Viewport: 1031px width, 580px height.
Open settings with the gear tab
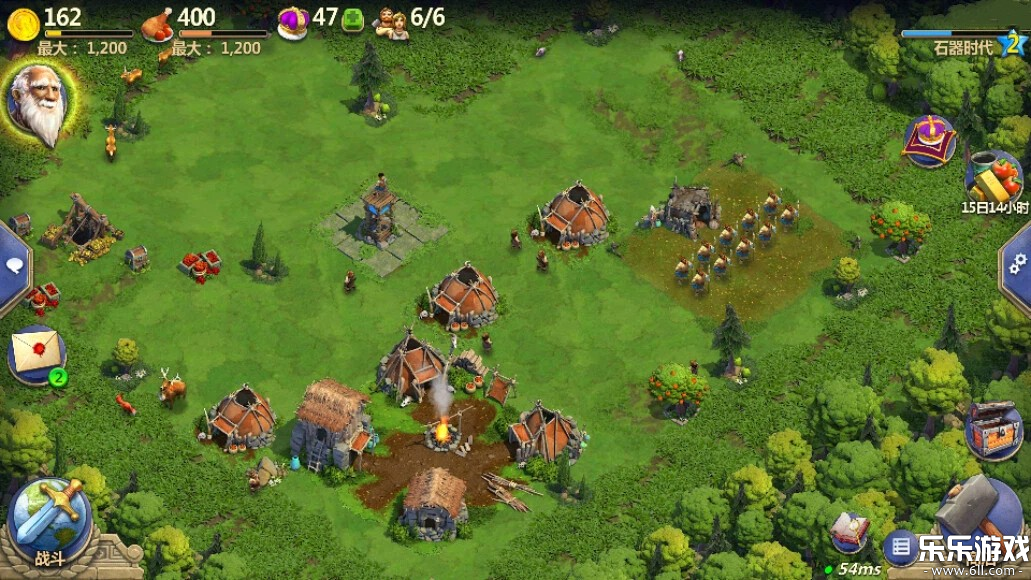(1018, 262)
